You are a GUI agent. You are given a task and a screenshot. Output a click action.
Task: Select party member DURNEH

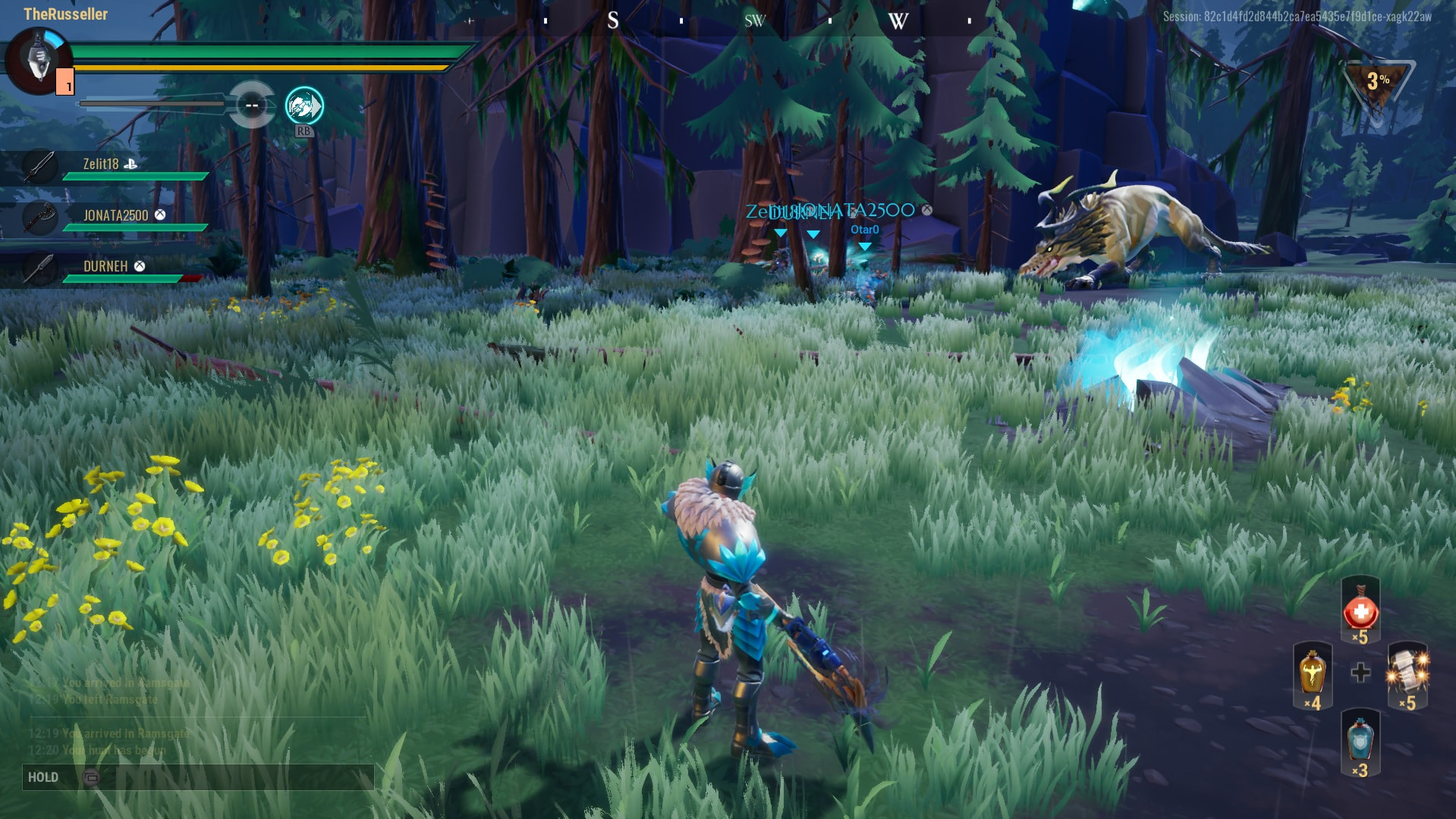(x=105, y=267)
